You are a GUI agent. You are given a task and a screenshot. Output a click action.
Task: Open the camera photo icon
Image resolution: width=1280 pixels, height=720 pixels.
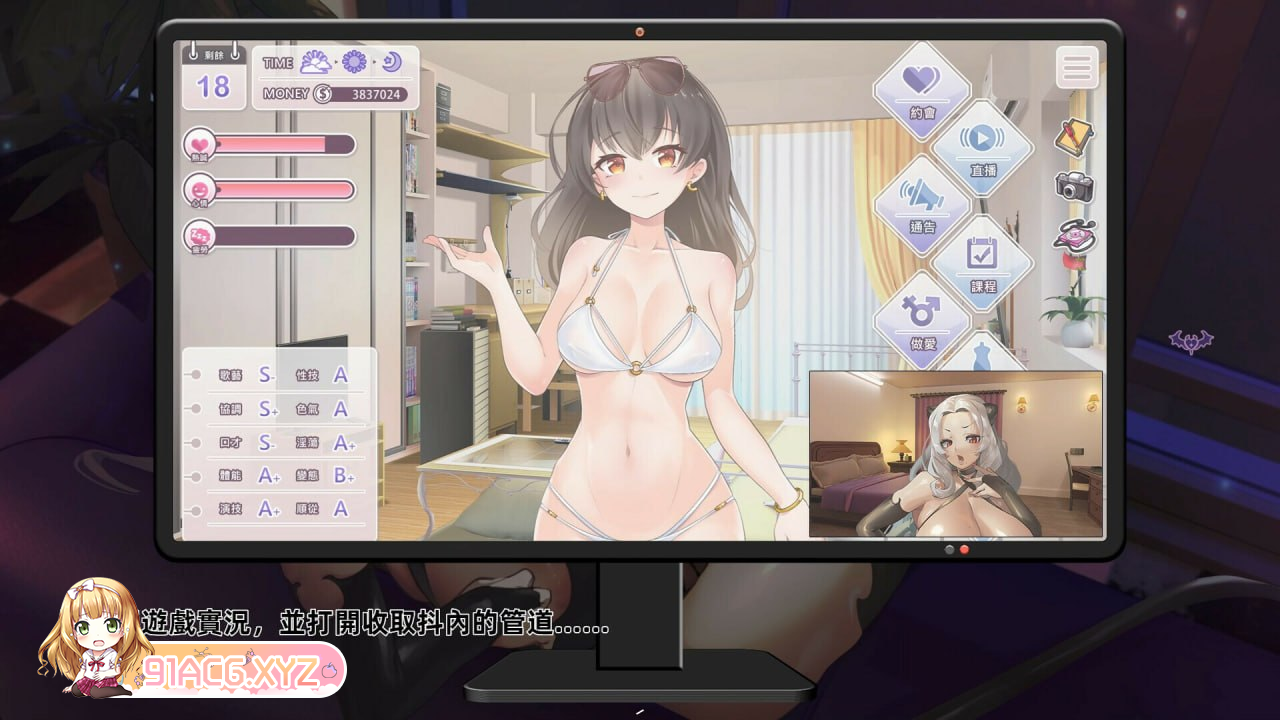coord(1075,188)
